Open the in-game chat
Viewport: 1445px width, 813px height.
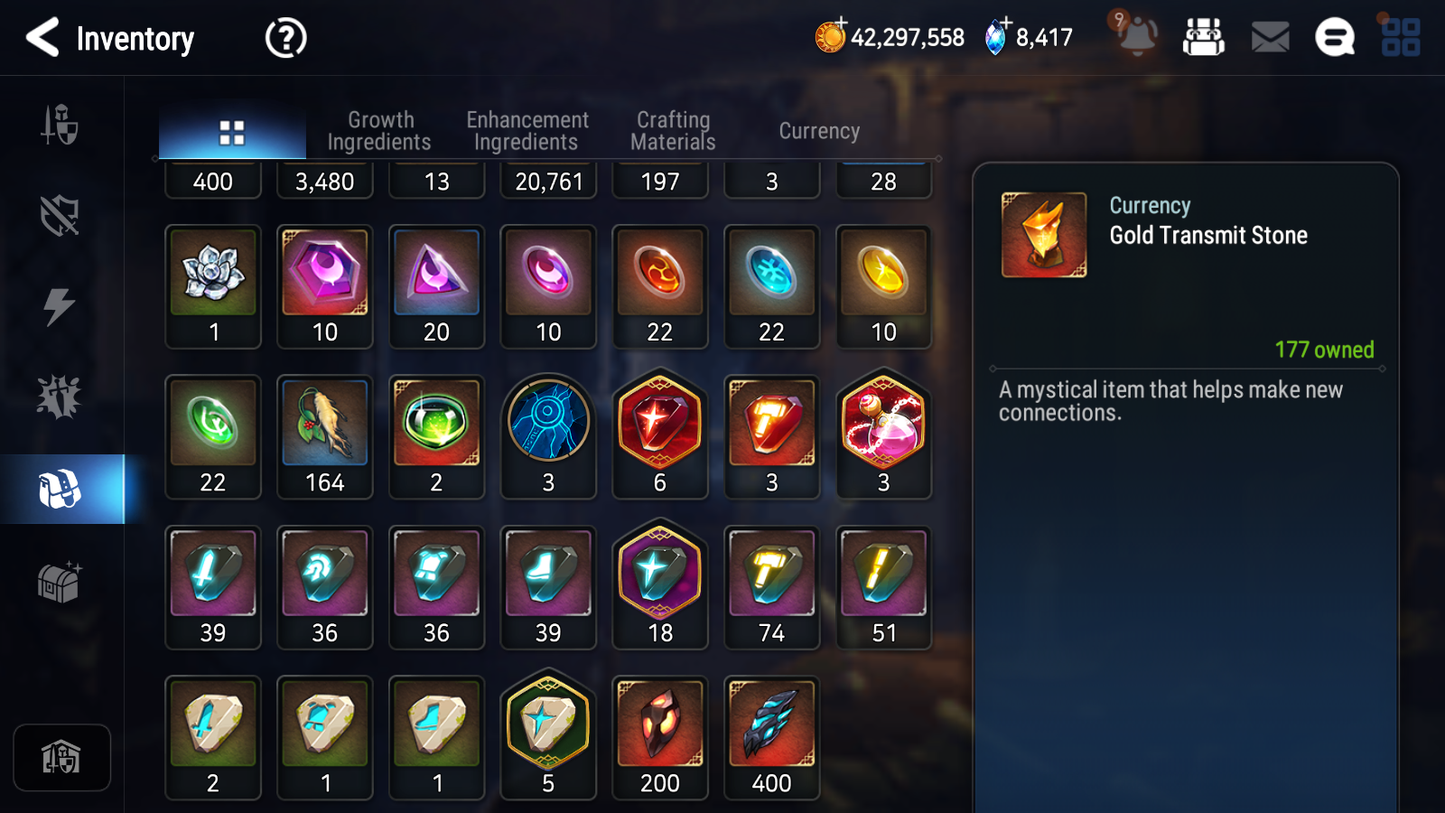pyautogui.click(x=1334, y=36)
